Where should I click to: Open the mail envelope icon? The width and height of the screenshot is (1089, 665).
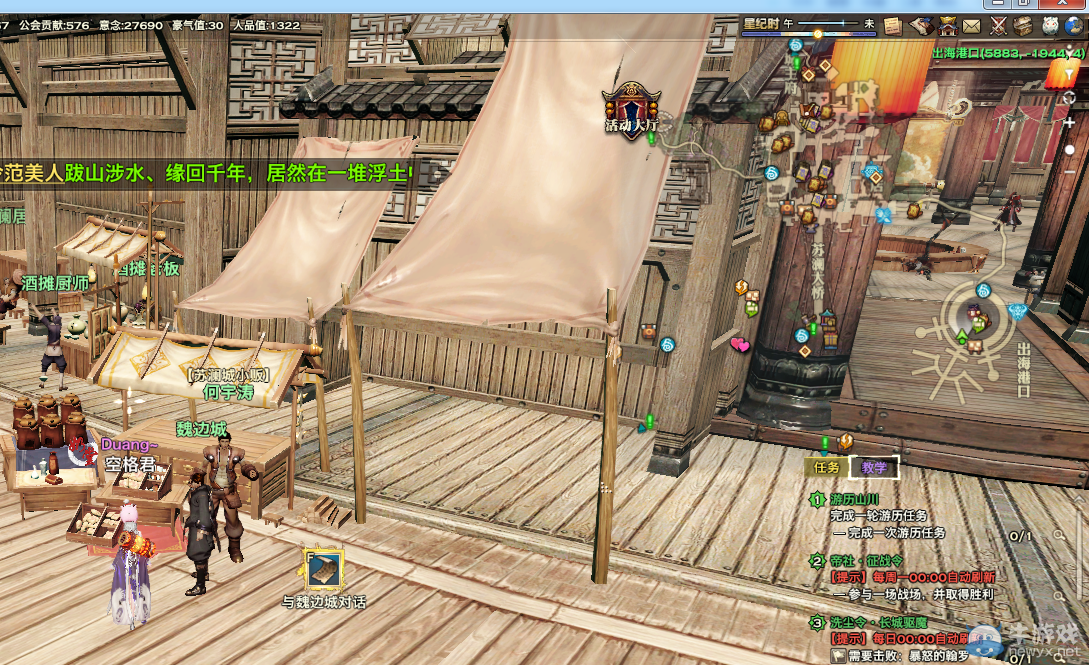(972, 26)
